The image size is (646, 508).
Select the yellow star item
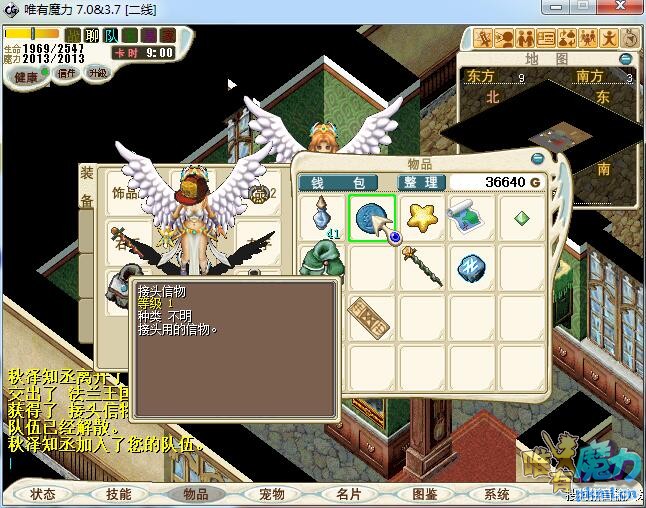(419, 216)
